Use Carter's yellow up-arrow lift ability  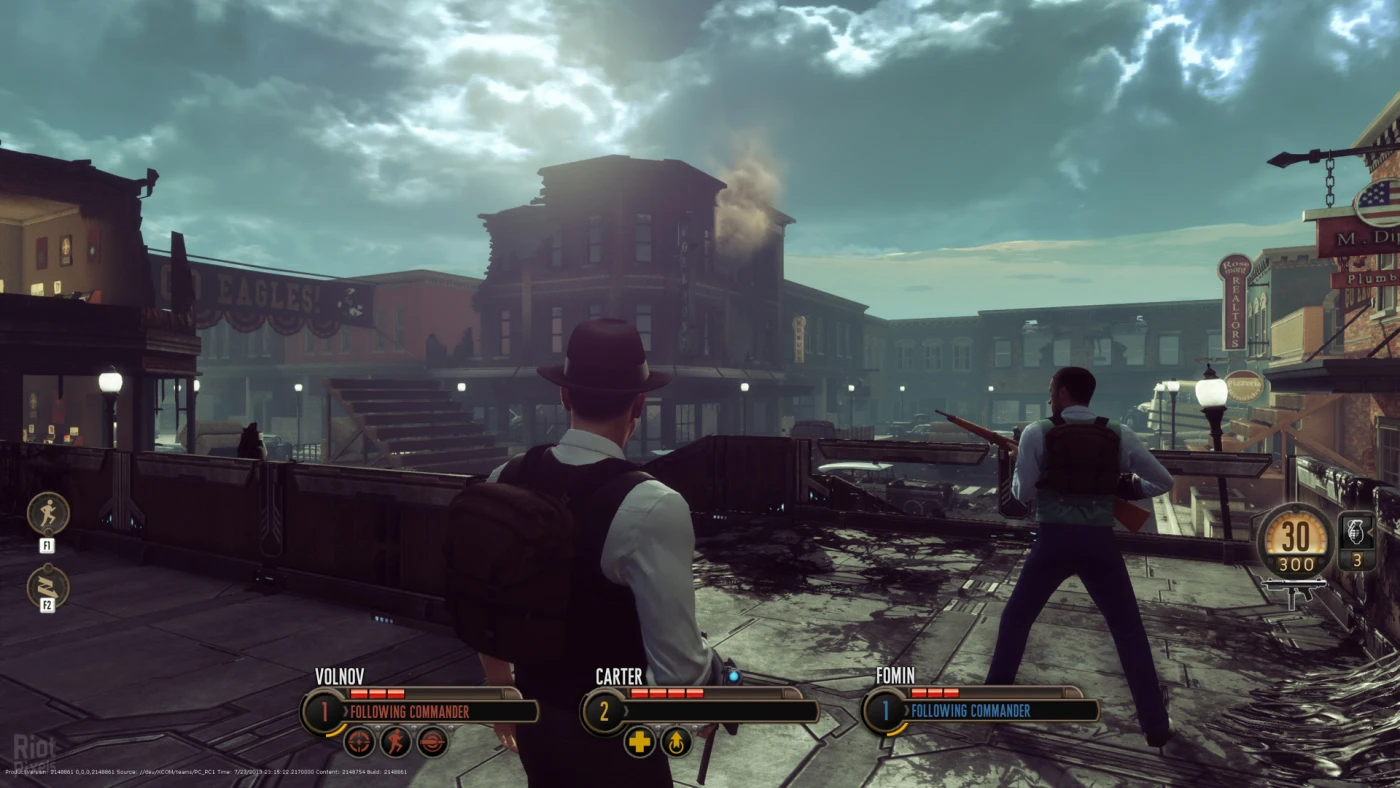tap(676, 741)
